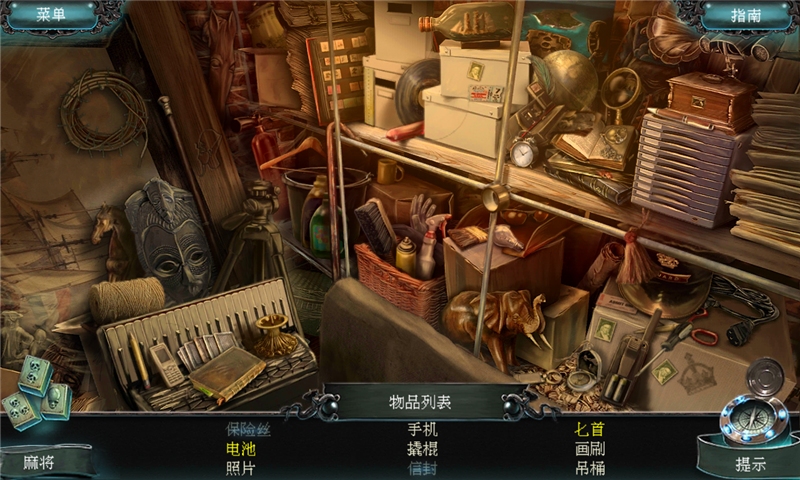Select 吊桶 in the item list
The image size is (800, 480).
coord(589,468)
